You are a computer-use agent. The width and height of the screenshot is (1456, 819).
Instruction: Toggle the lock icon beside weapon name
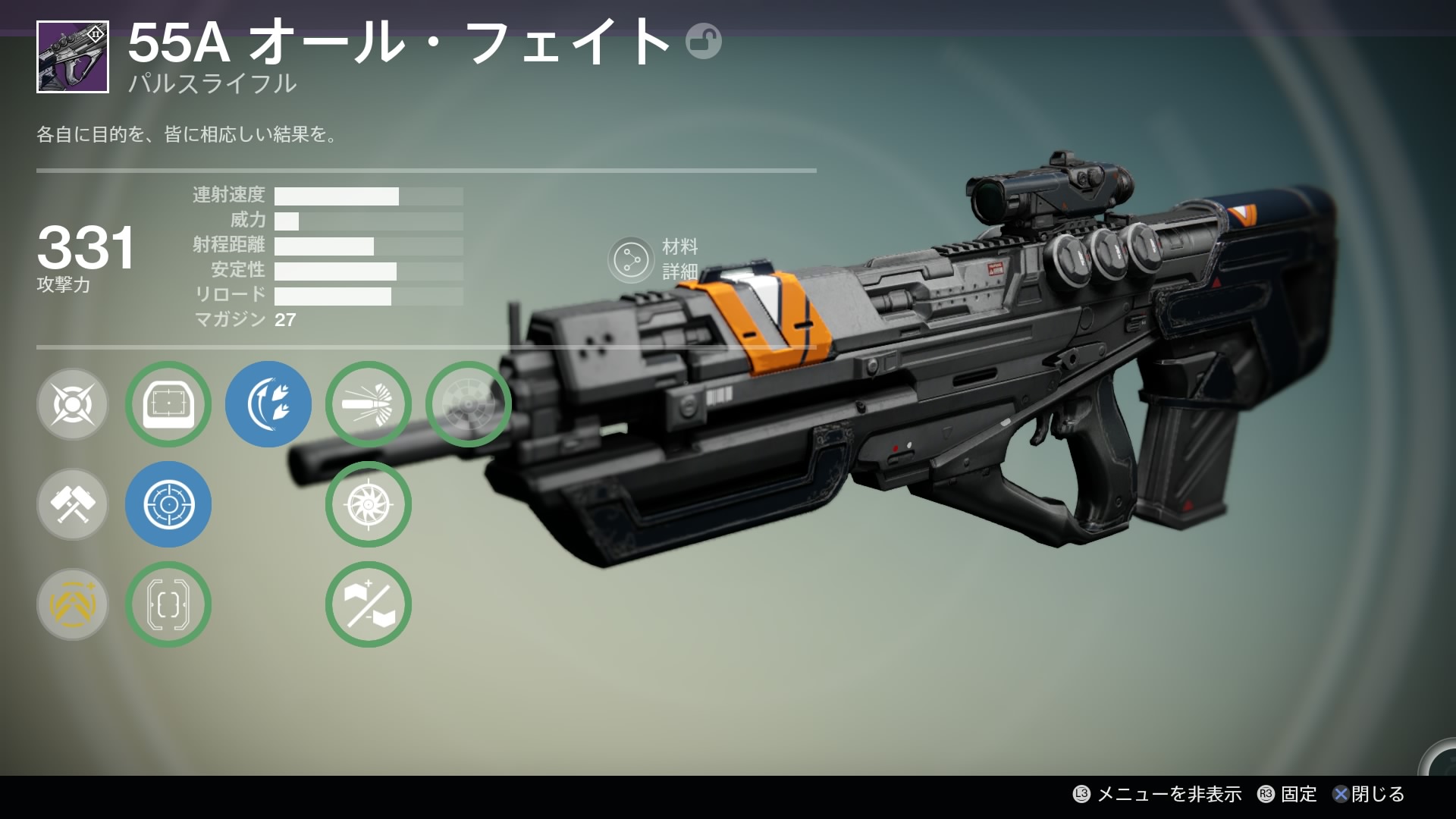click(703, 42)
